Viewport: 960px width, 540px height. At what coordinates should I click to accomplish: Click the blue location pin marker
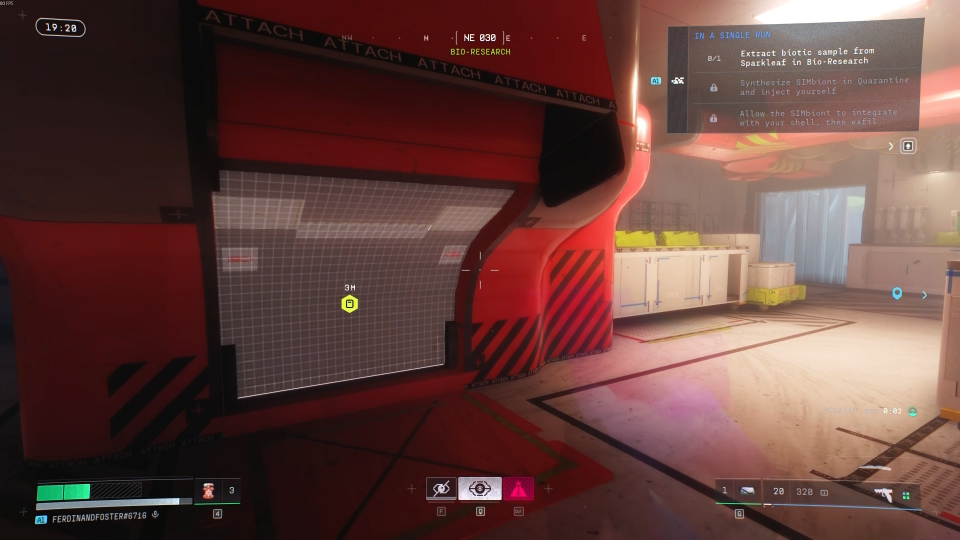897,294
